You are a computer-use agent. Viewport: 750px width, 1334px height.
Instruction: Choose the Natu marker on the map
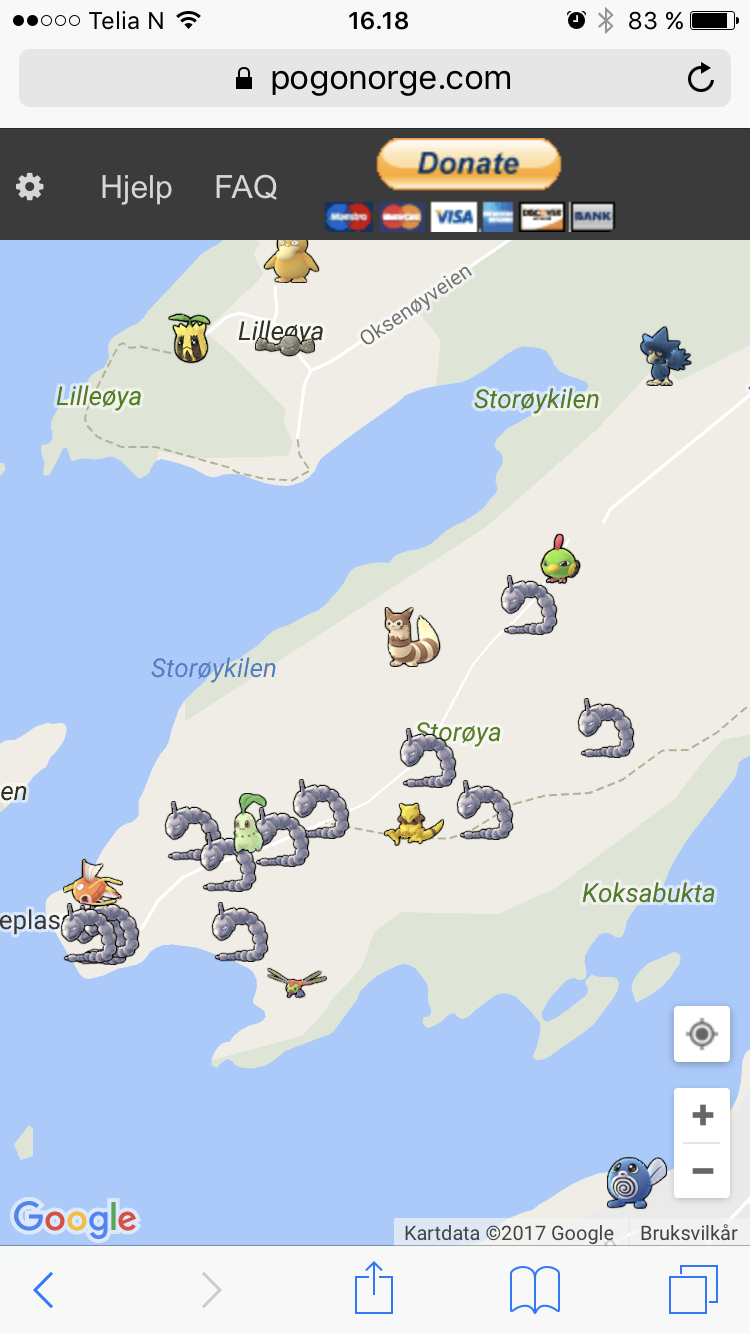560,559
